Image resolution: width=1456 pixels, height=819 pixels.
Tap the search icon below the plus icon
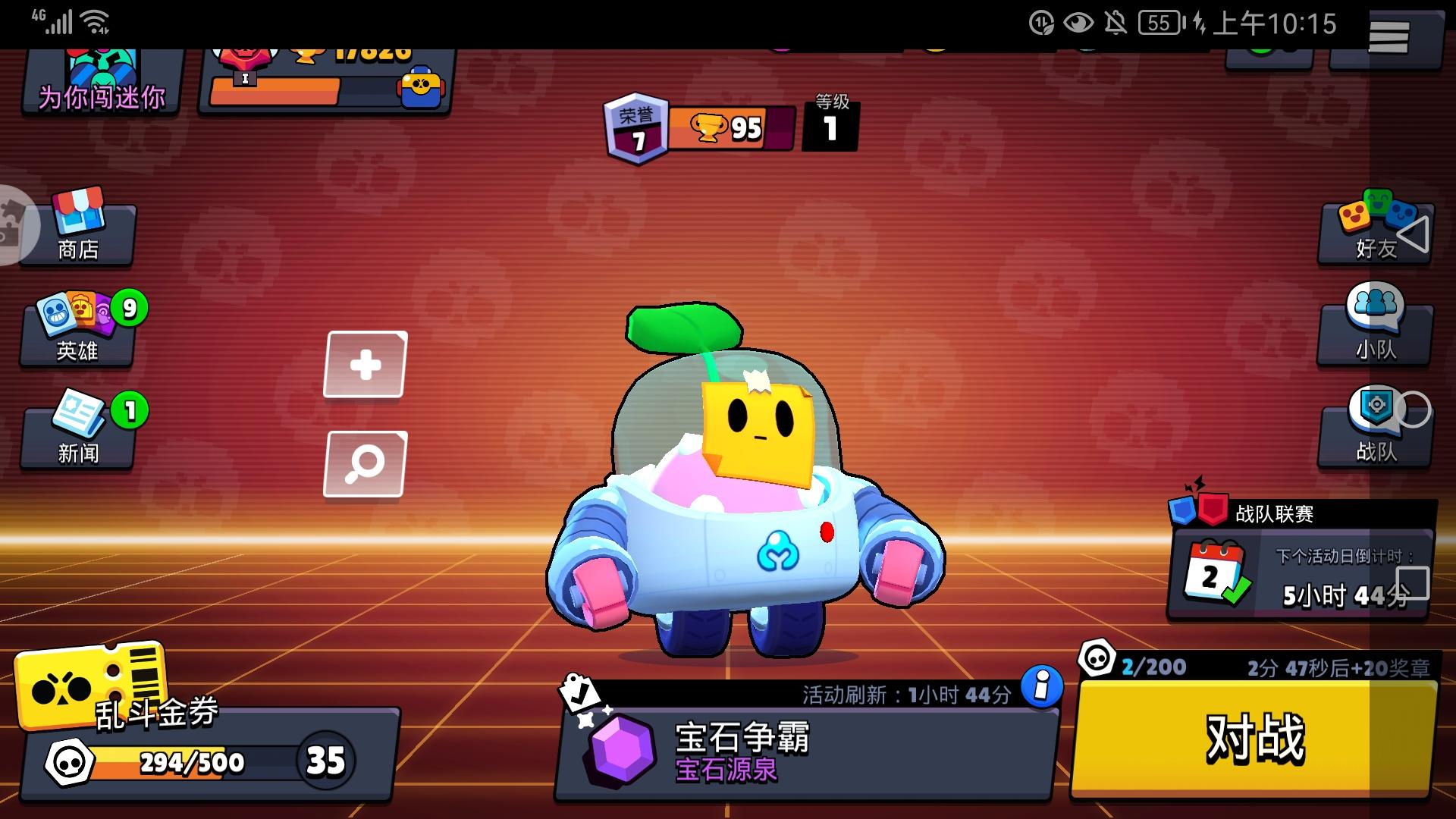pyautogui.click(x=365, y=463)
